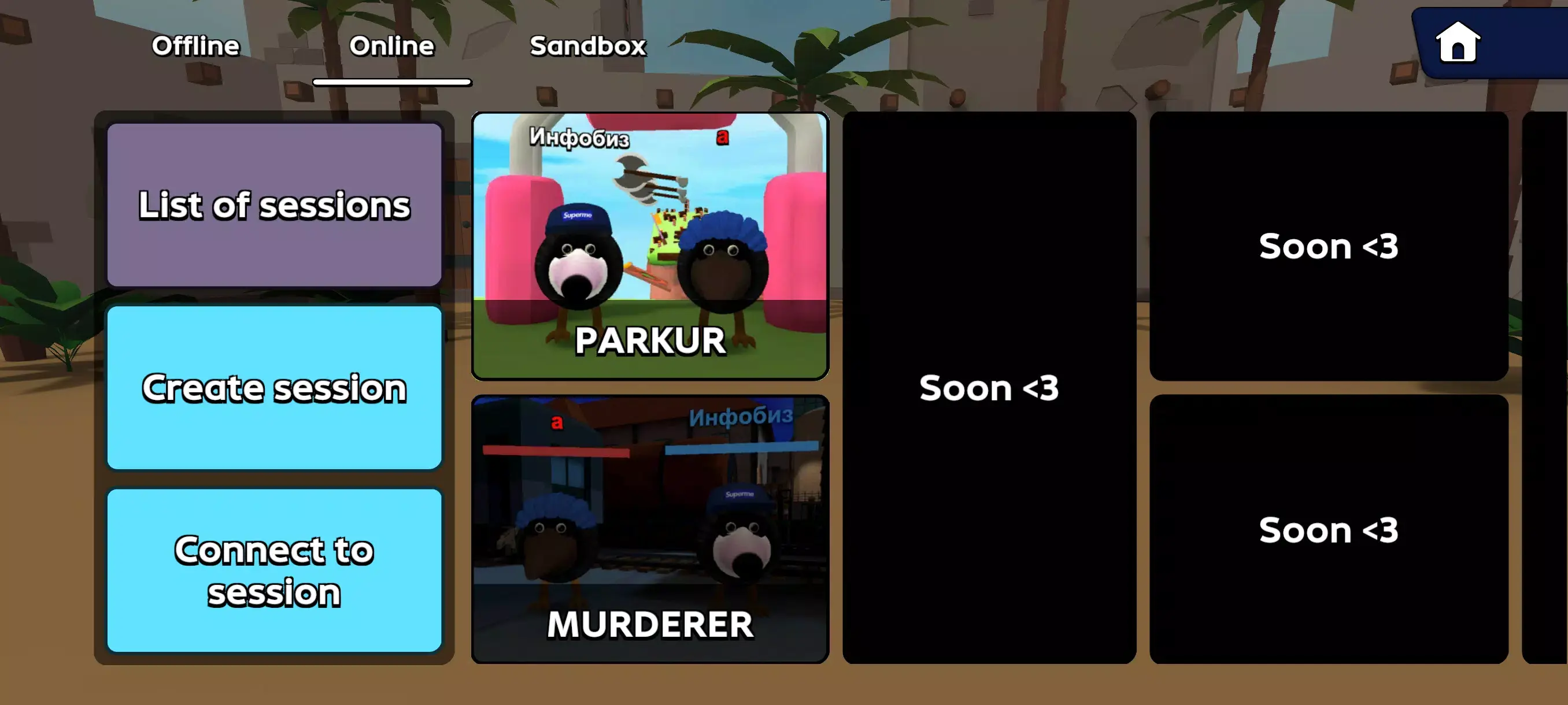This screenshot has height=705, width=1568.
Task: Click the bottom right Soon <3 card
Action: click(1329, 530)
